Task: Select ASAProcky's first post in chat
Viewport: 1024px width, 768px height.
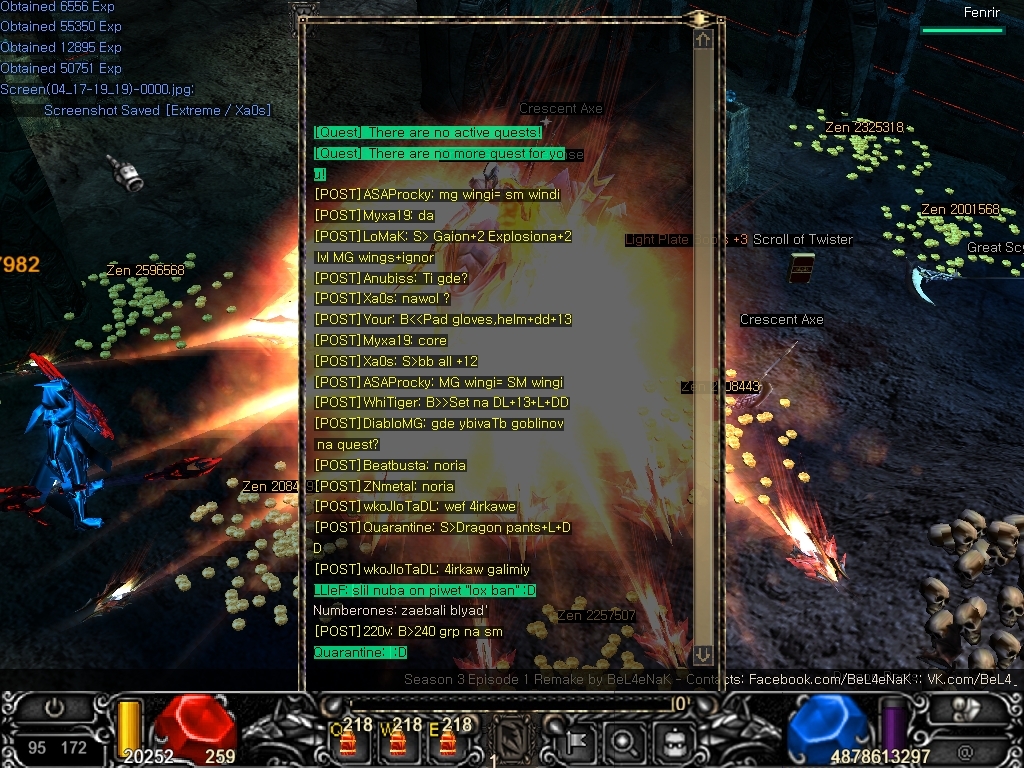Action: pyautogui.click(x=437, y=195)
